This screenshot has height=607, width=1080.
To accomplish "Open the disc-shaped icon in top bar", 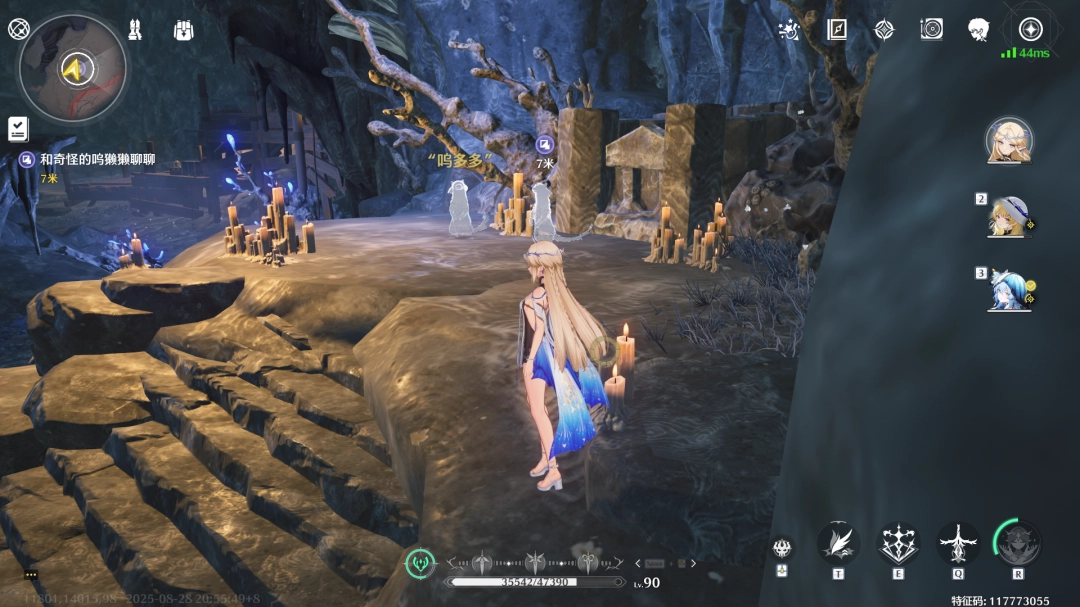I will pyautogui.click(x=931, y=29).
